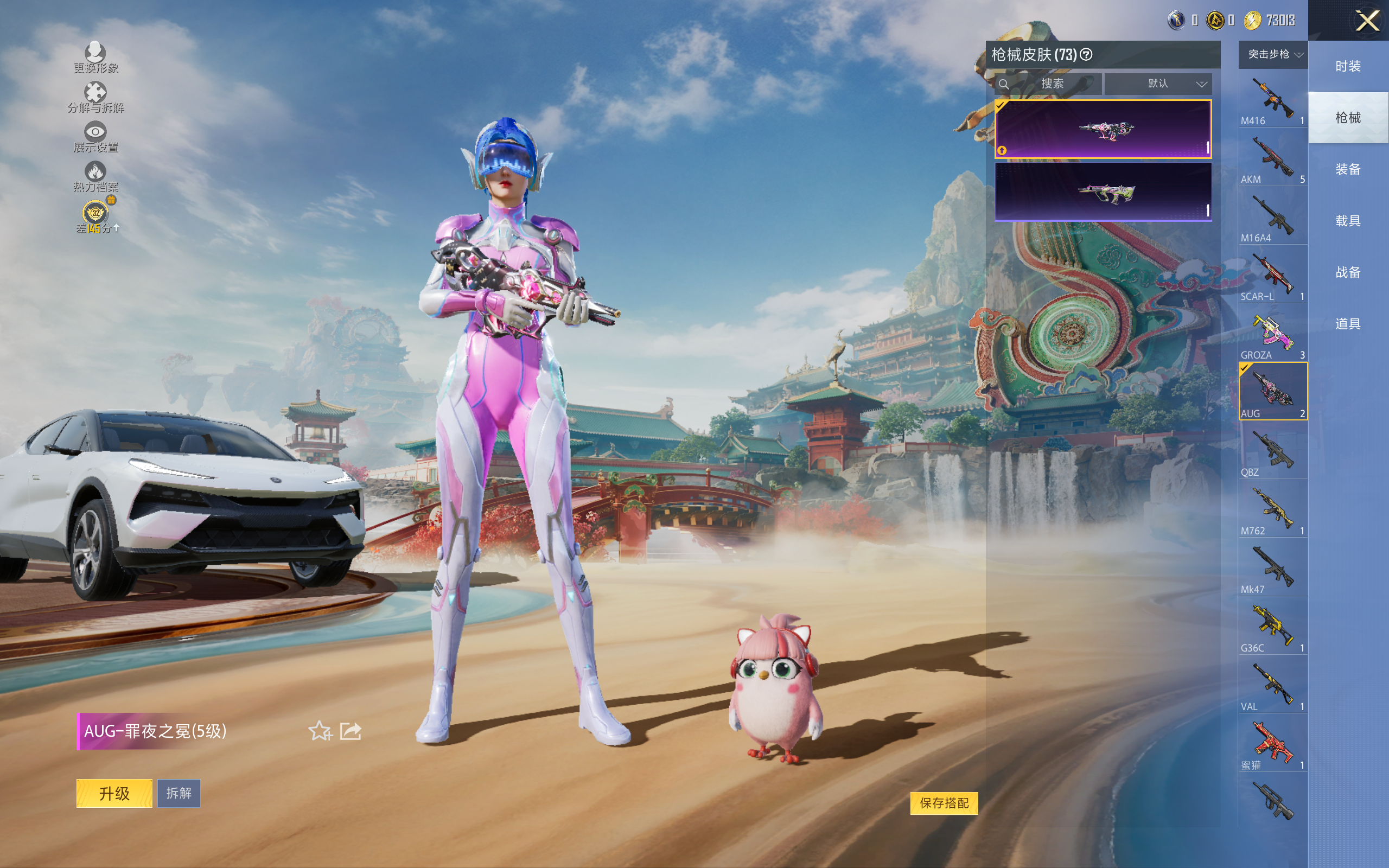
Task: Go to the 道具 items tab
Action: (1348, 324)
